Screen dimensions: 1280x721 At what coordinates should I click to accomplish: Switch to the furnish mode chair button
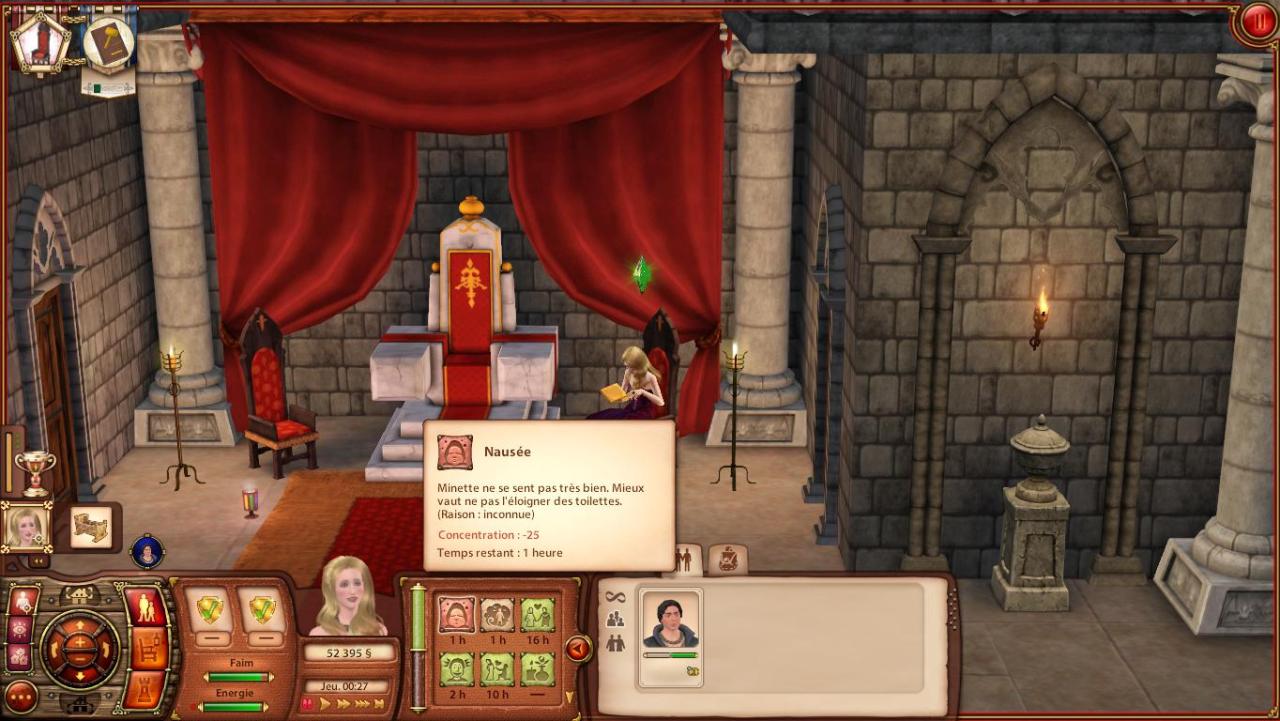pos(150,649)
